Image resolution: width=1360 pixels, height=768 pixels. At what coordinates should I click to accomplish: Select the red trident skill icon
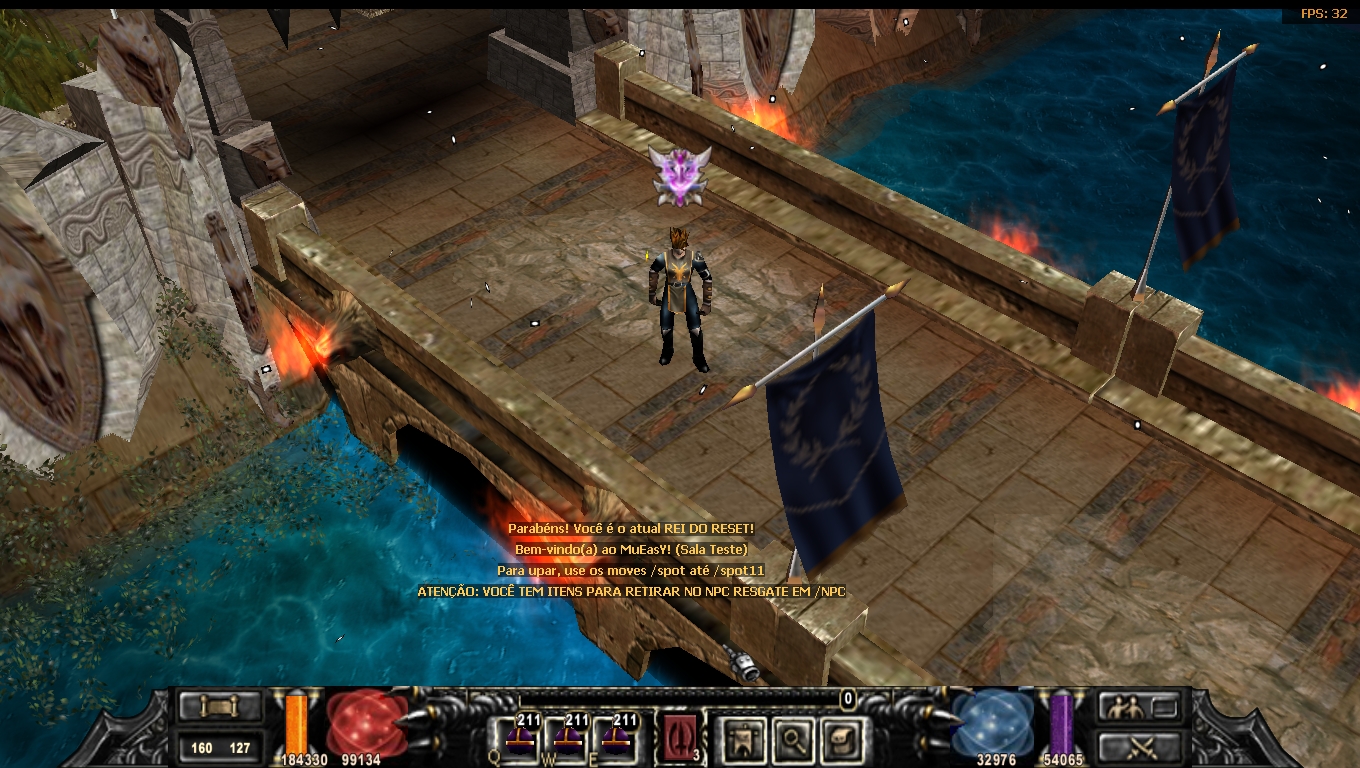coord(680,739)
